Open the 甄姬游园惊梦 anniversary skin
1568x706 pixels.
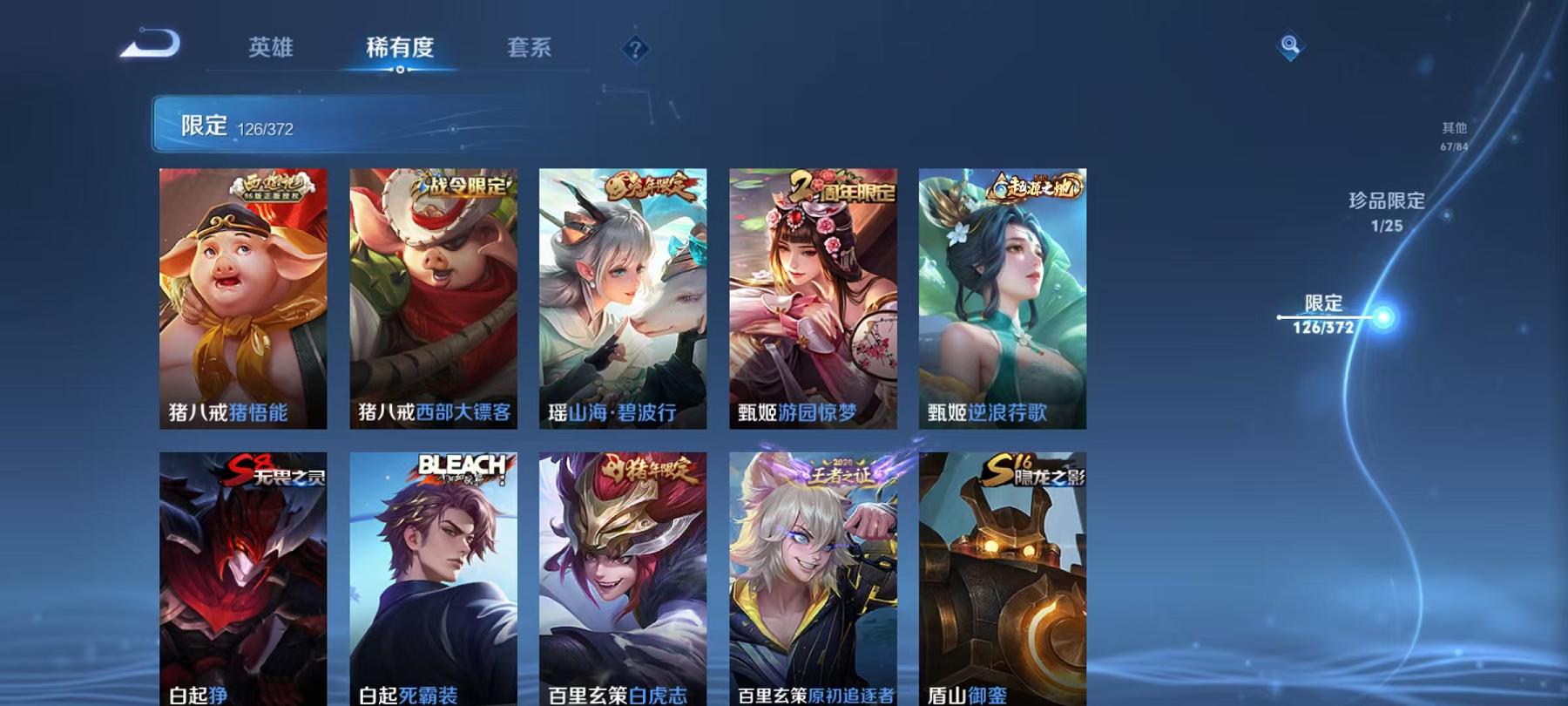tap(812, 296)
